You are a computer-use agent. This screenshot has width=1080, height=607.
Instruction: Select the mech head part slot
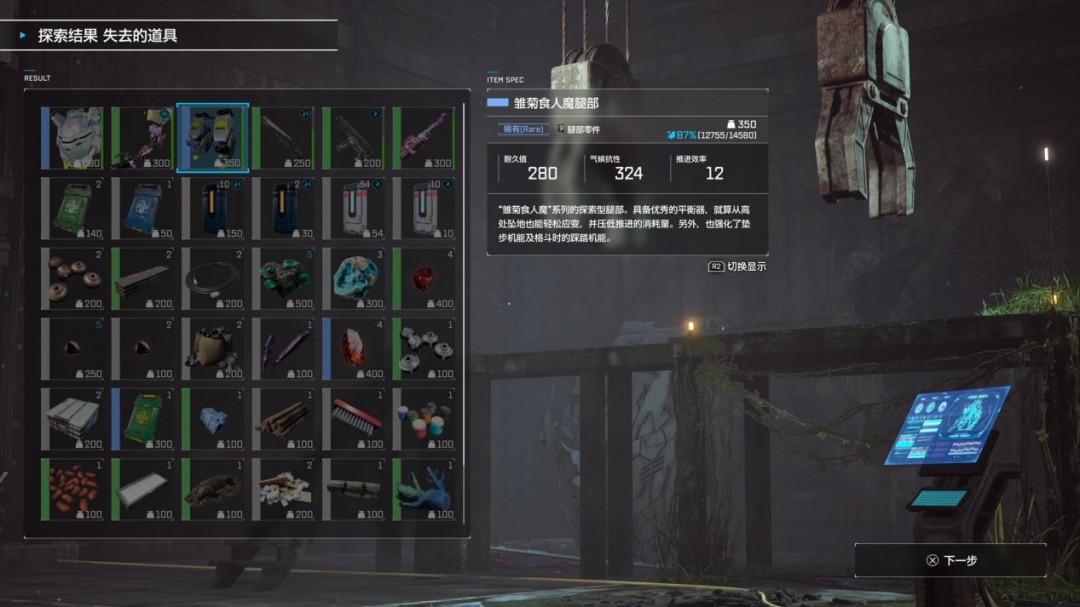click(72, 138)
